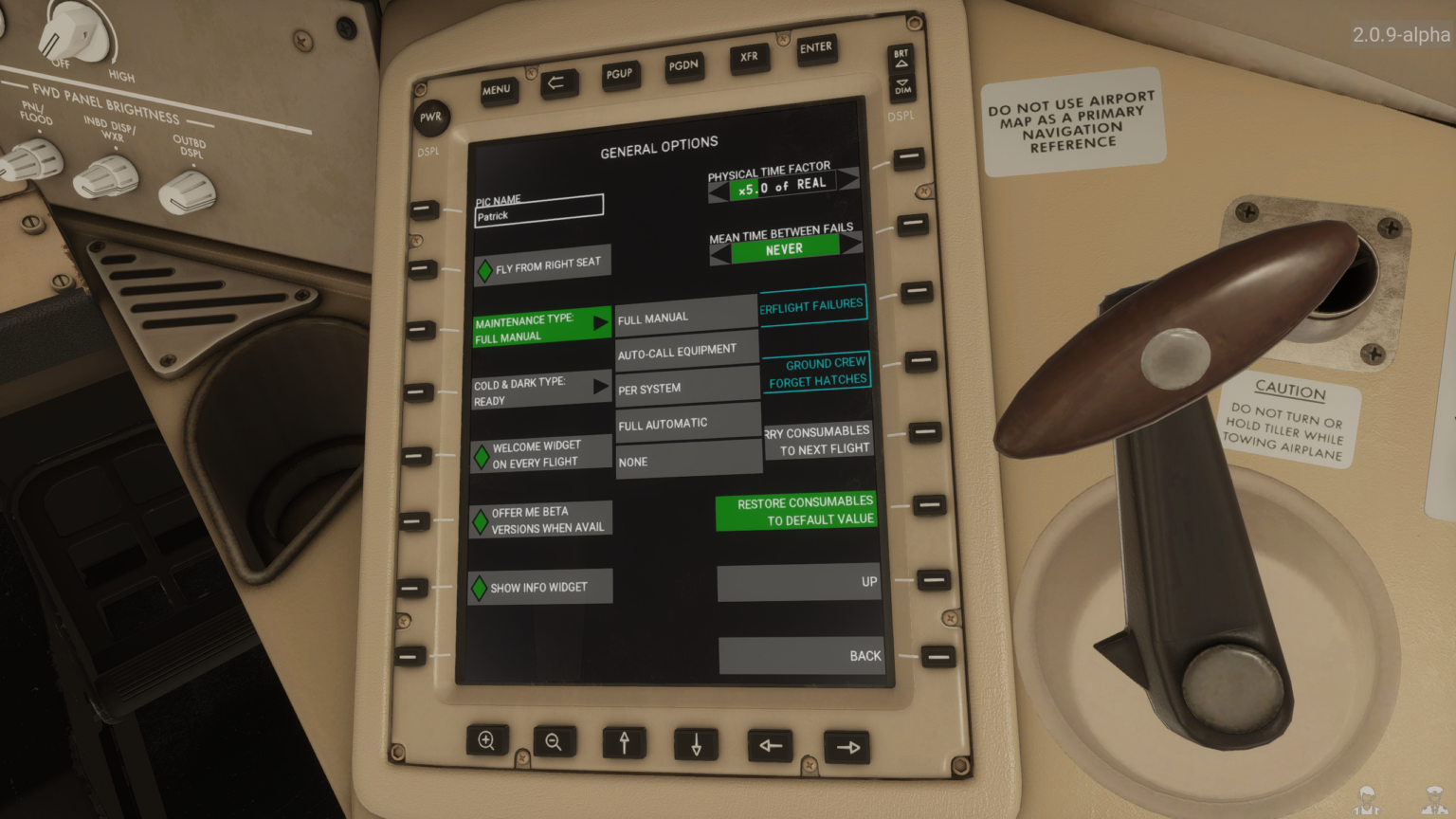
Task: Disable WELCOME WIDGET ON EVERY FLIGHT
Action: pyautogui.click(x=540, y=453)
